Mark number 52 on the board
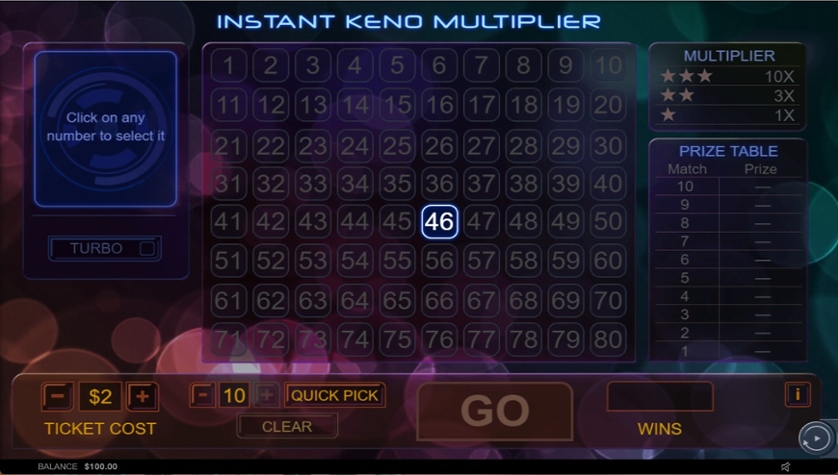The height and width of the screenshot is (475, 838). tap(271, 261)
